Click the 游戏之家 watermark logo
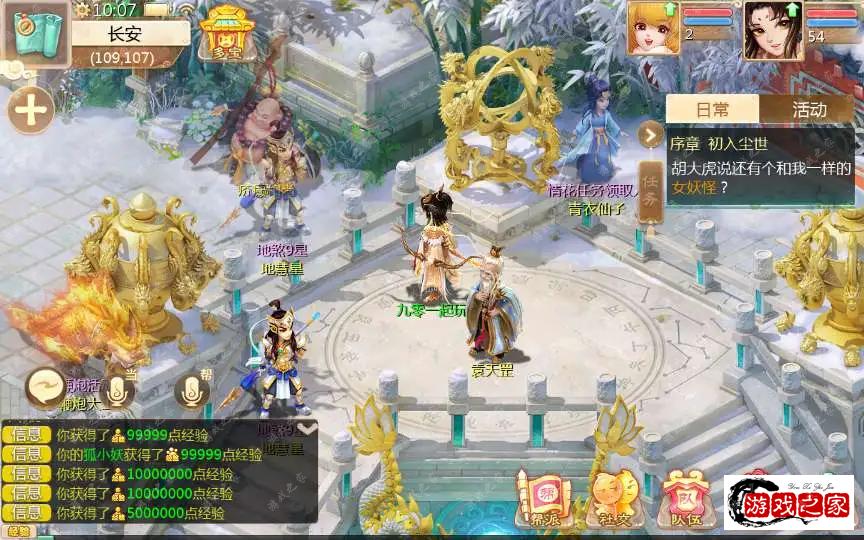Viewport: 864px width, 540px height. [790, 503]
